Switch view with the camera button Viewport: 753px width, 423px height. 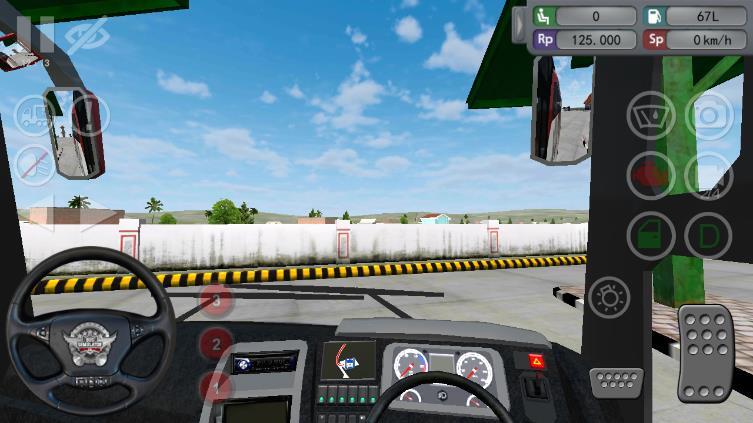pos(709,116)
